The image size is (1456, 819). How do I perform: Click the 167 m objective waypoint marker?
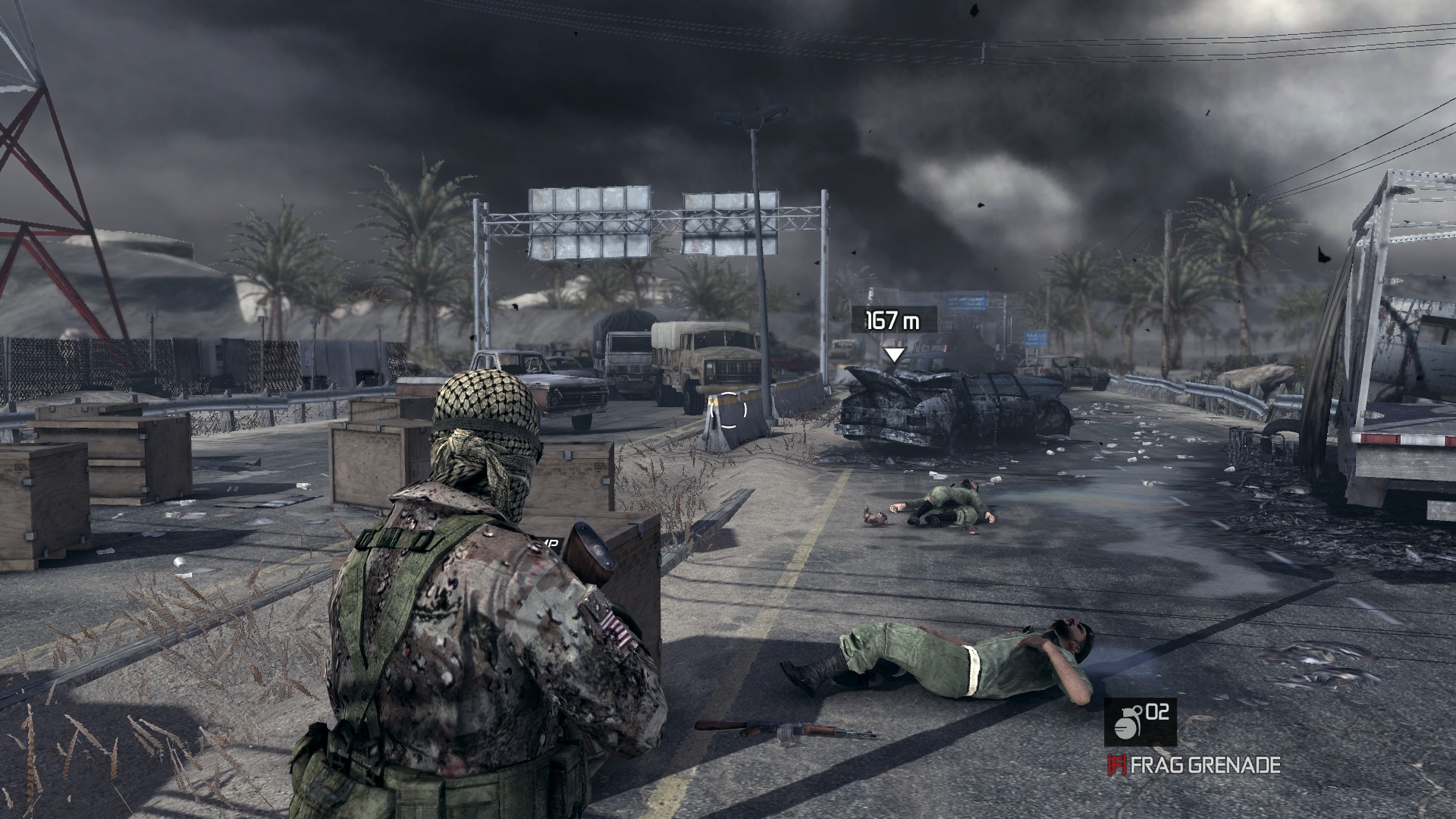[895, 354]
